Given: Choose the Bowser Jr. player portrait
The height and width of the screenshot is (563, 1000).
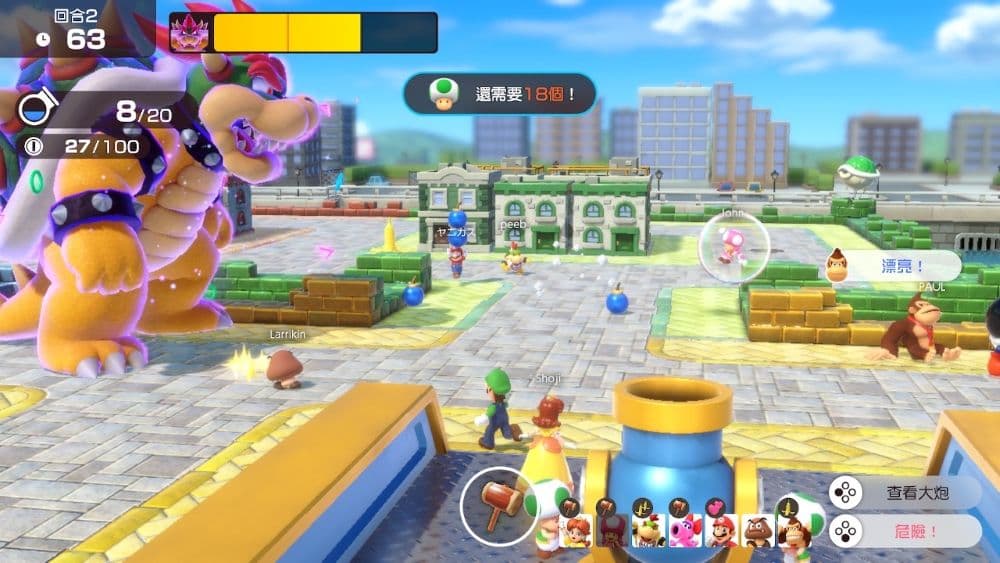Looking at the screenshot, I should (648, 530).
